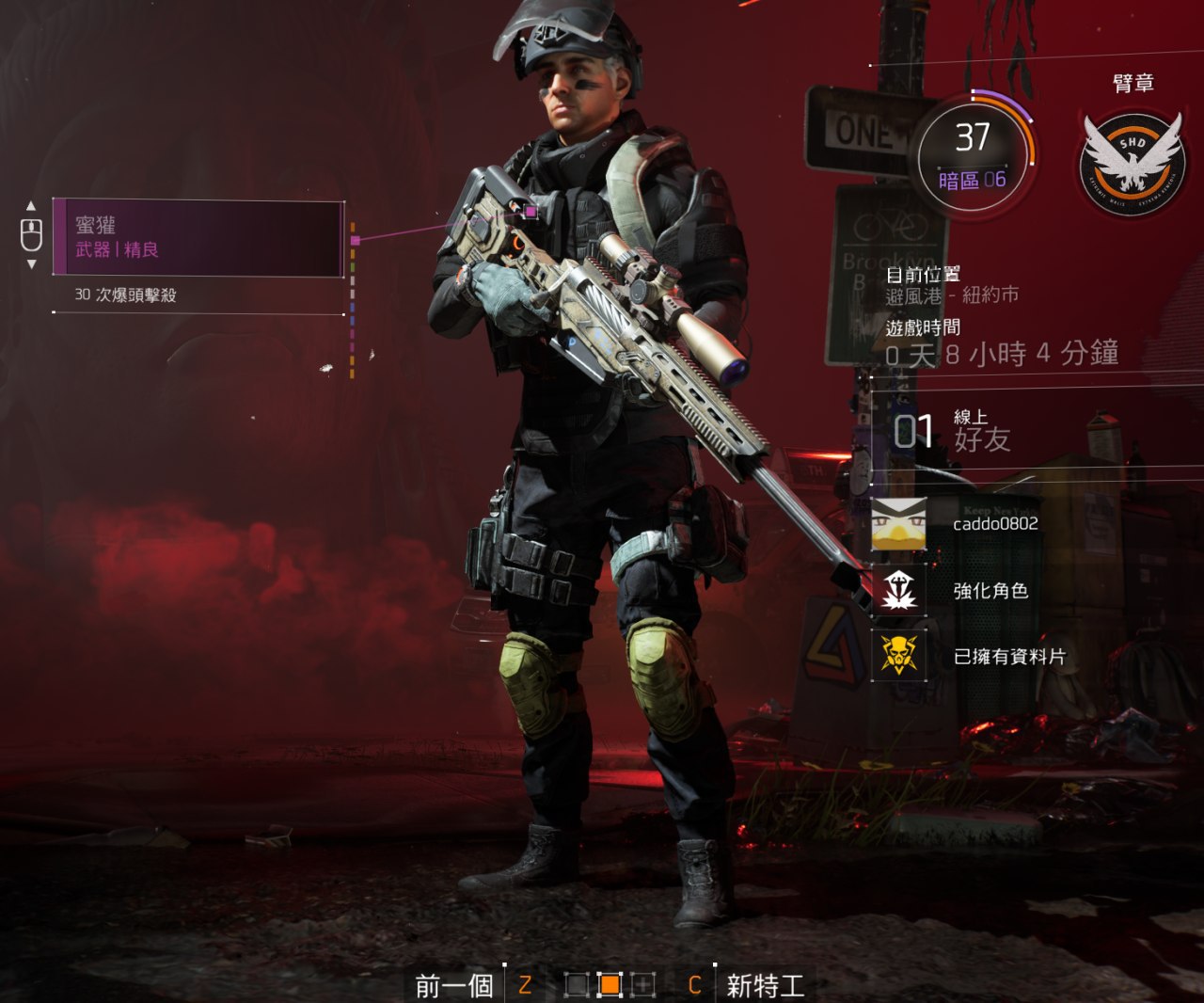This screenshot has height=1003, width=1204.
Task: Open the SHD eagle patch emblem
Action: (1133, 160)
